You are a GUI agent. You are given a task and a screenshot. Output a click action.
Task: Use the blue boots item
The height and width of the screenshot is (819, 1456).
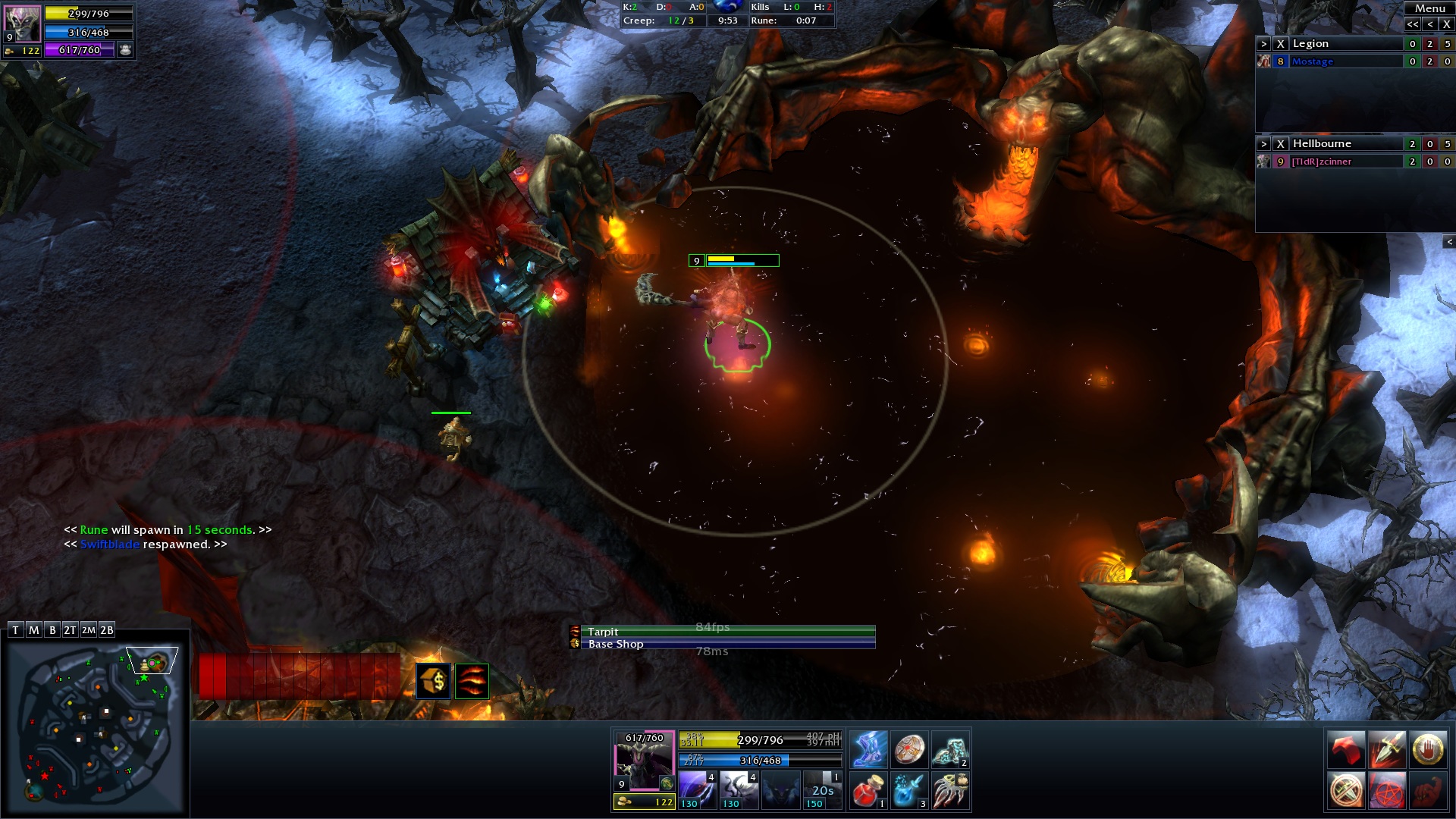[868, 750]
